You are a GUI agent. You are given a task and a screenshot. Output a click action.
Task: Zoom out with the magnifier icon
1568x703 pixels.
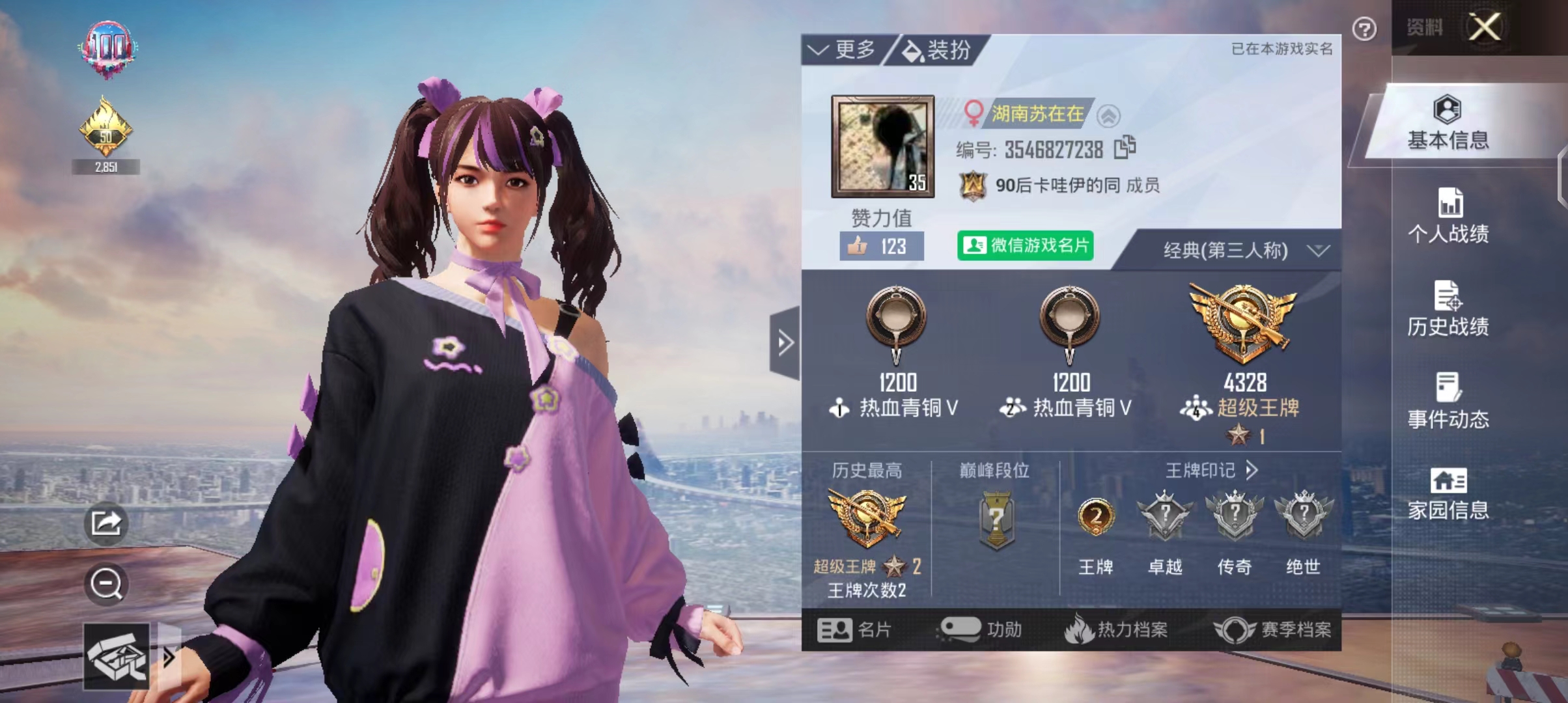click(x=106, y=583)
